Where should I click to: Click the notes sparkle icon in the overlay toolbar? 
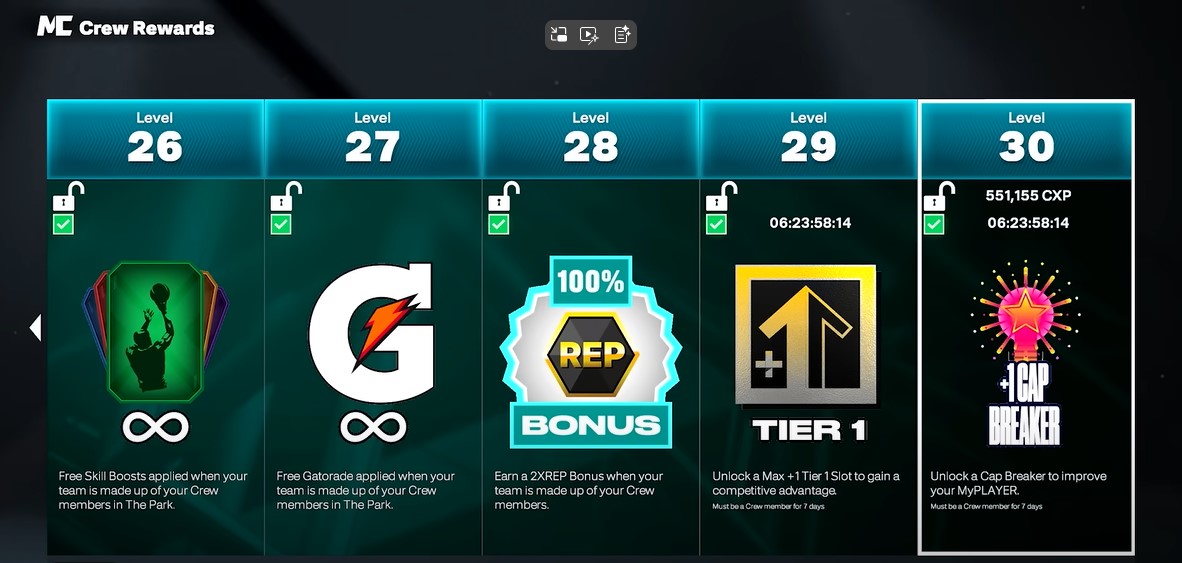point(622,35)
